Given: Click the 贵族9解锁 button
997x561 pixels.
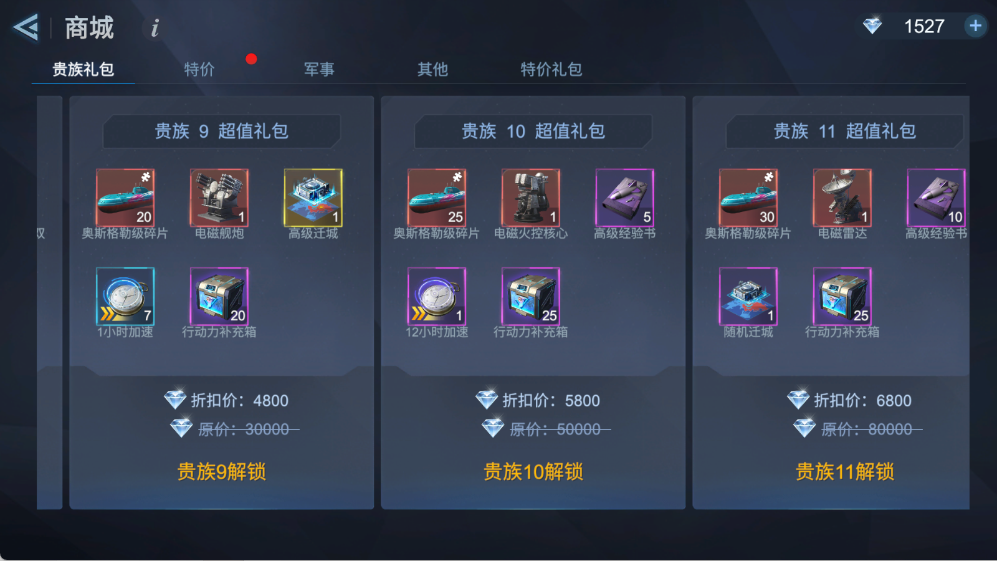Looking at the screenshot, I should [x=222, y=471].
